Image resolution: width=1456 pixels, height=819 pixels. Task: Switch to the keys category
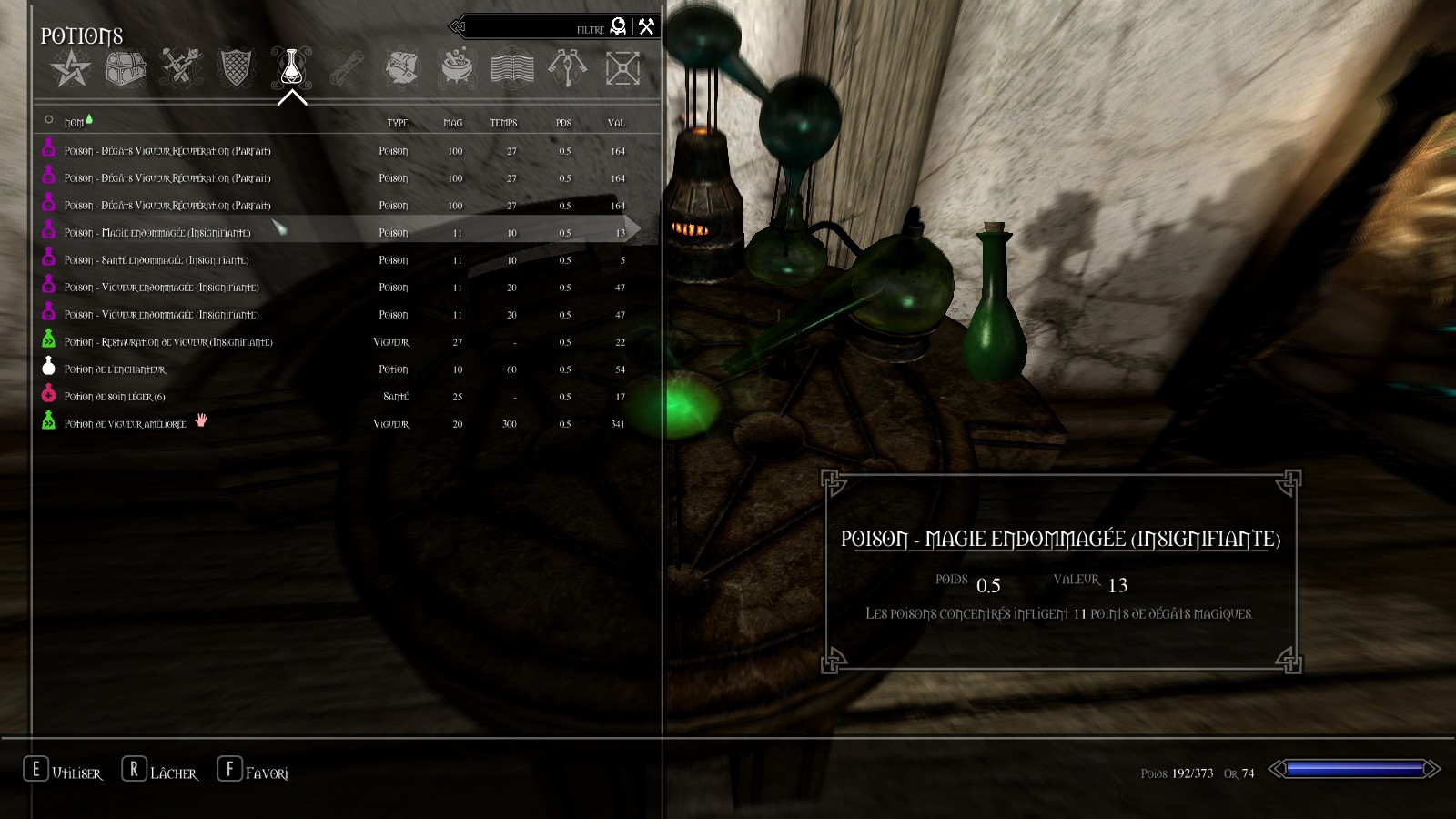567,68
